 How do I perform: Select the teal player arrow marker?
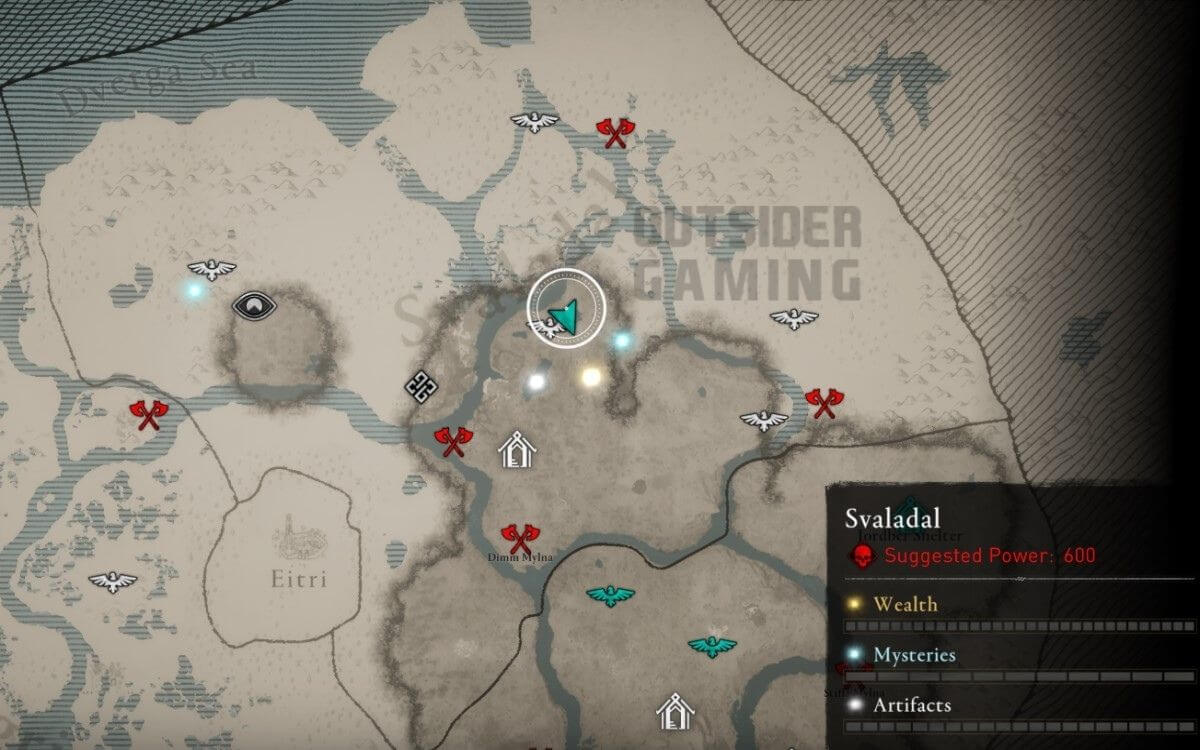click(x=566, y=316)
